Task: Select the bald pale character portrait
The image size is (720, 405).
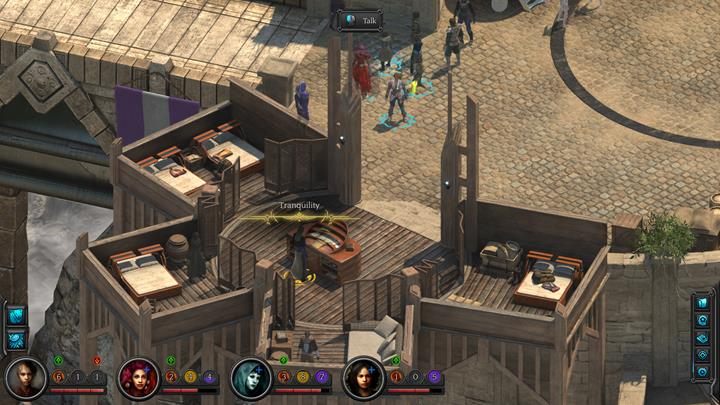Action: 25,379
